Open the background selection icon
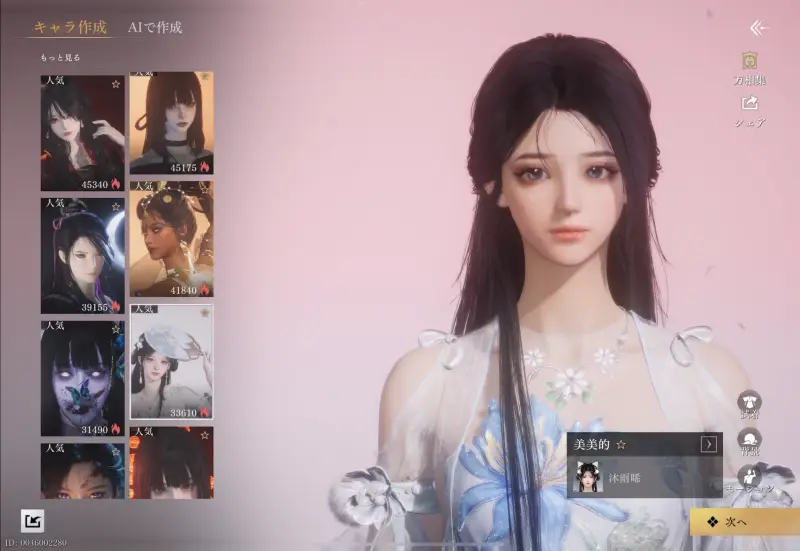This screenshot has width=800, height=551. click(x=749, y=439)
